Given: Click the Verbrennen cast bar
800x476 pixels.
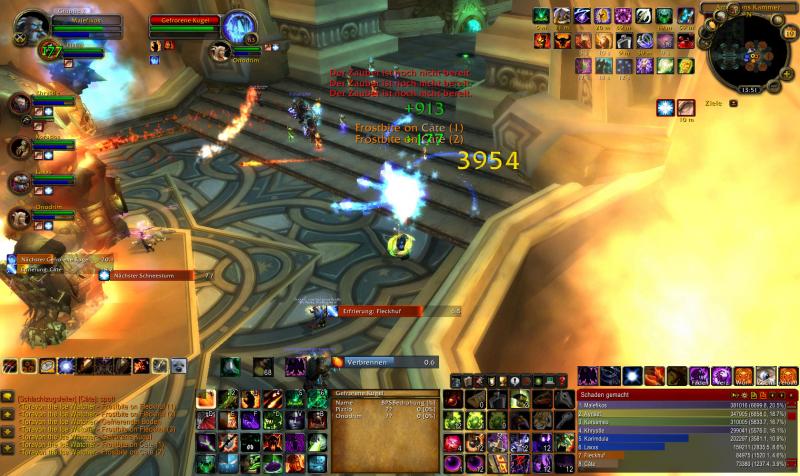Looking at the screenshot, I should click(383, 361).
